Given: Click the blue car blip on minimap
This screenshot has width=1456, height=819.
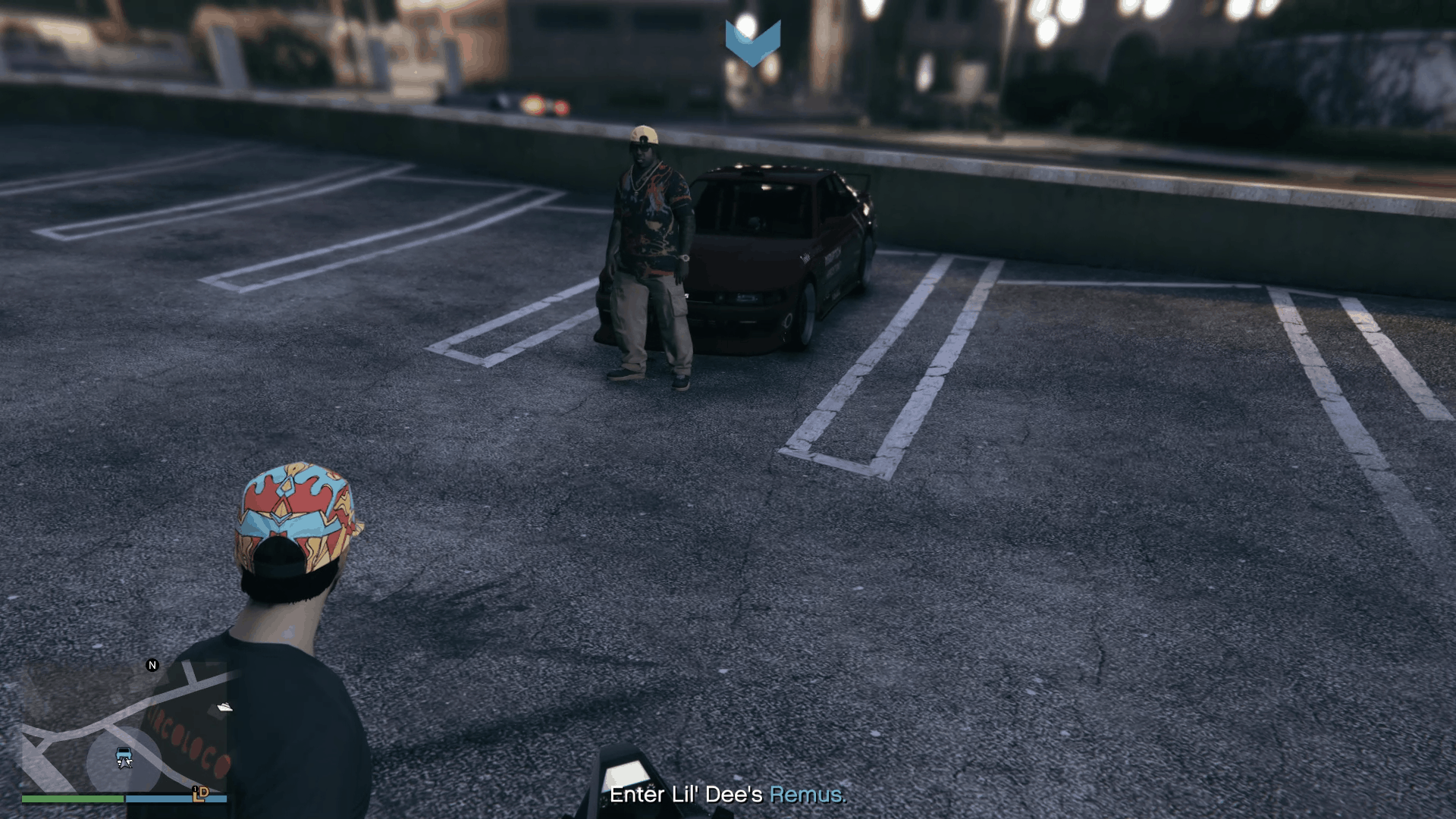Looking at the screenshot, I should point(124,755).
